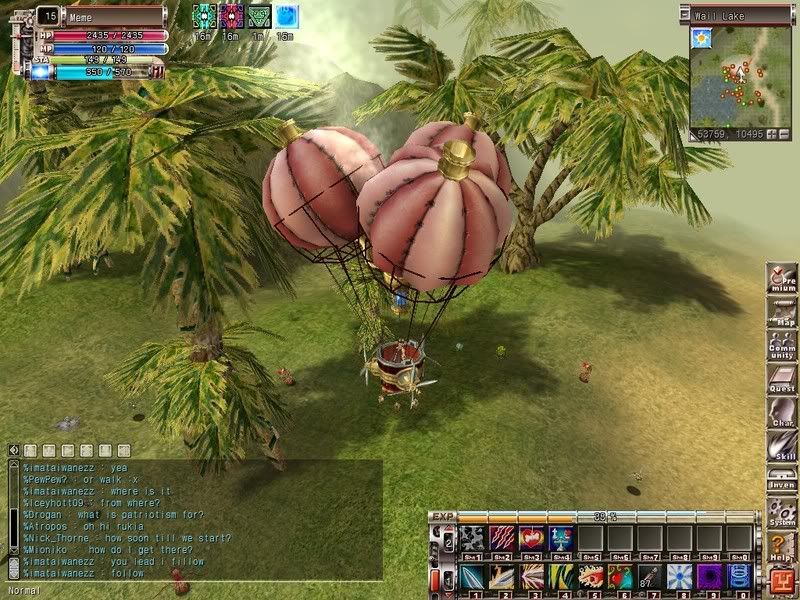This screenshot has width=800, height=600.
Task: Open the Skill window
Action: [x=781, y=447]
